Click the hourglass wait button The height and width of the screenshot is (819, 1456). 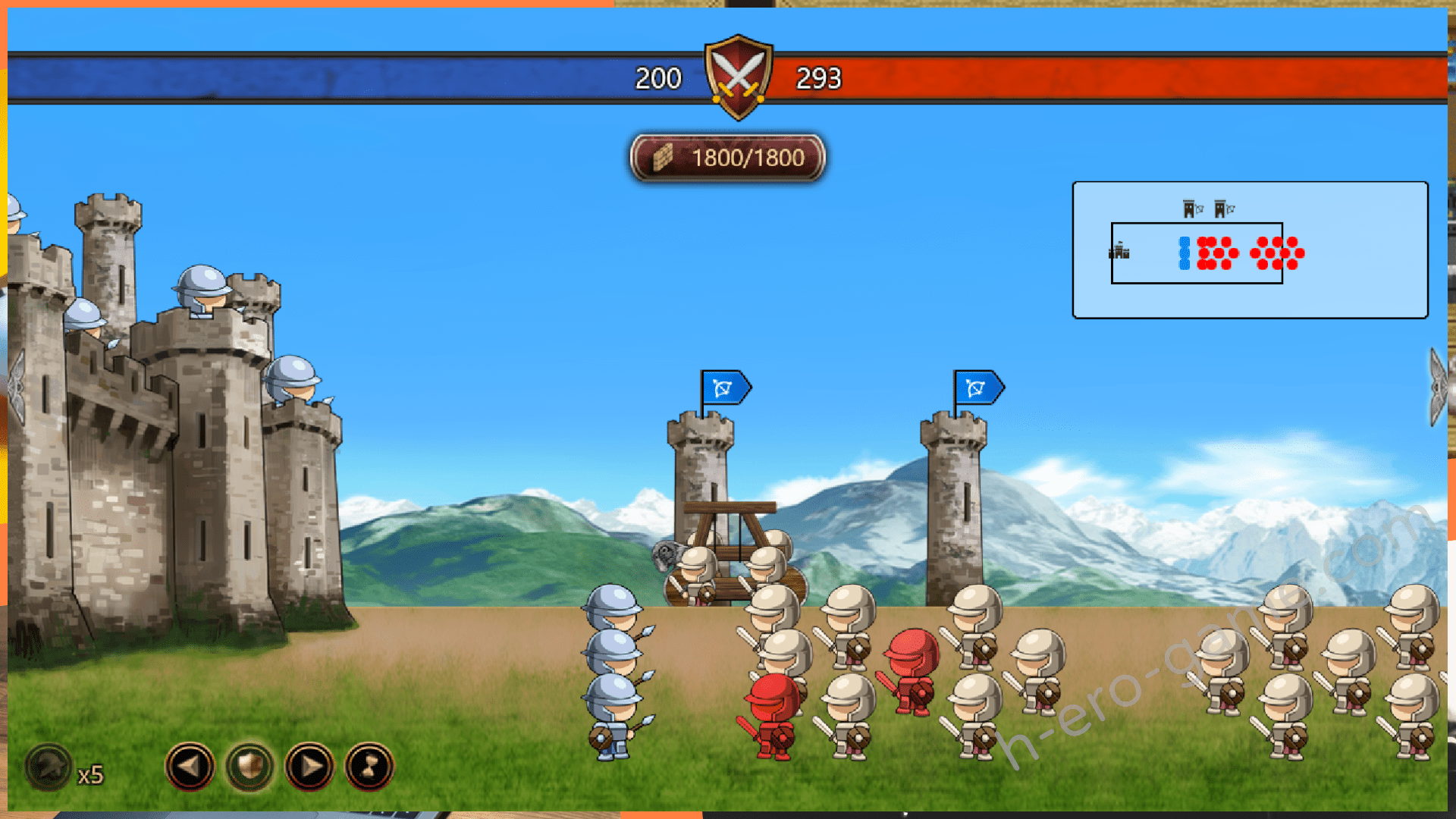[x=369, y=767]
